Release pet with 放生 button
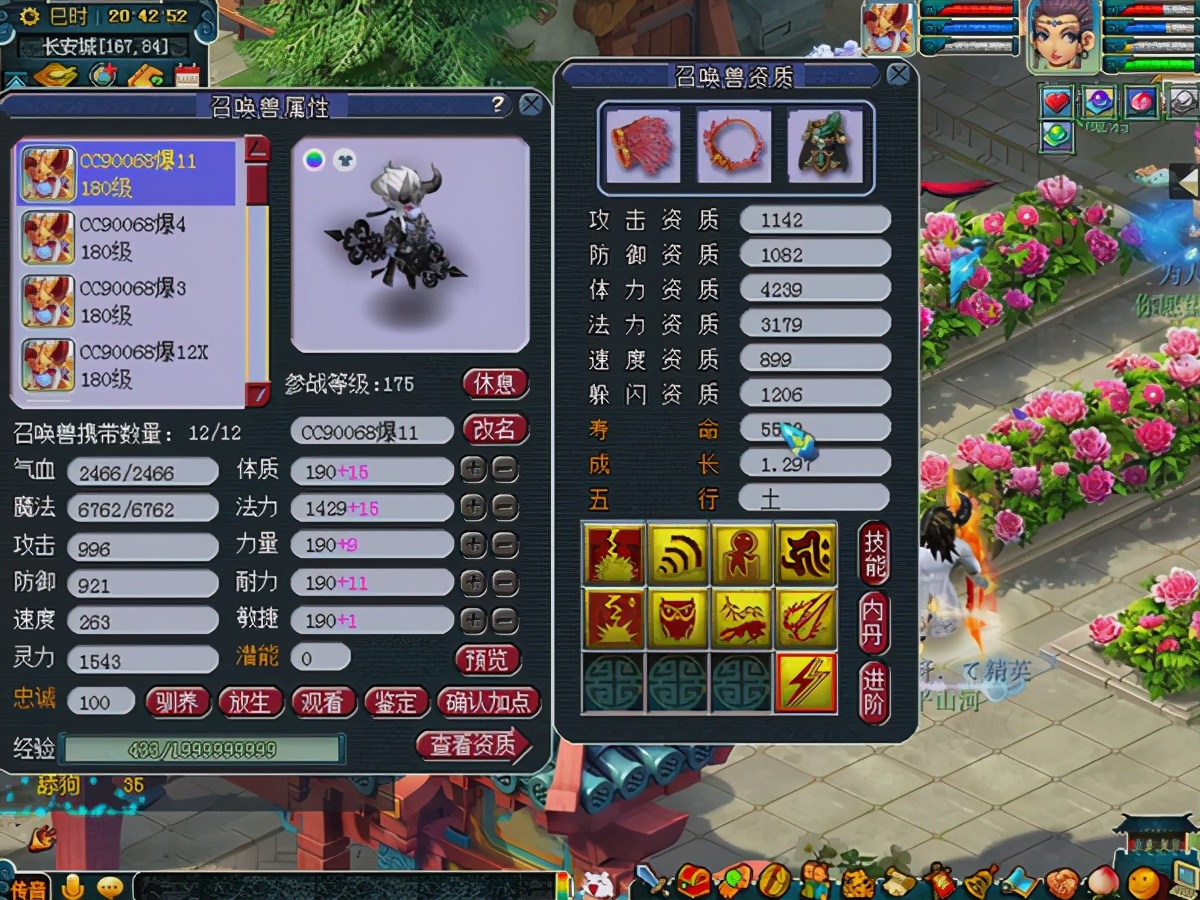 [x=249, y=702]
